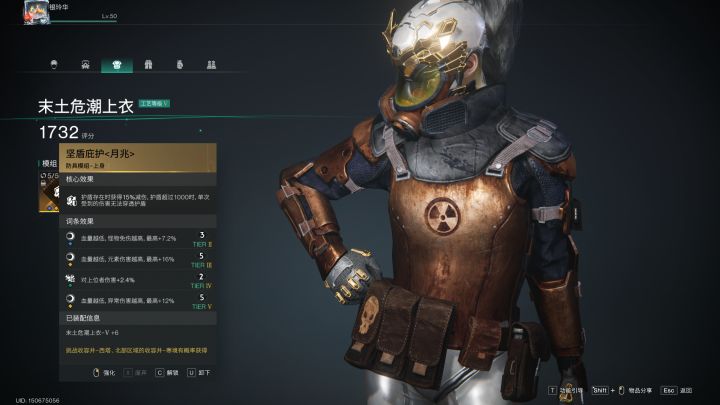Switch to the pants equipment tab

148,65
